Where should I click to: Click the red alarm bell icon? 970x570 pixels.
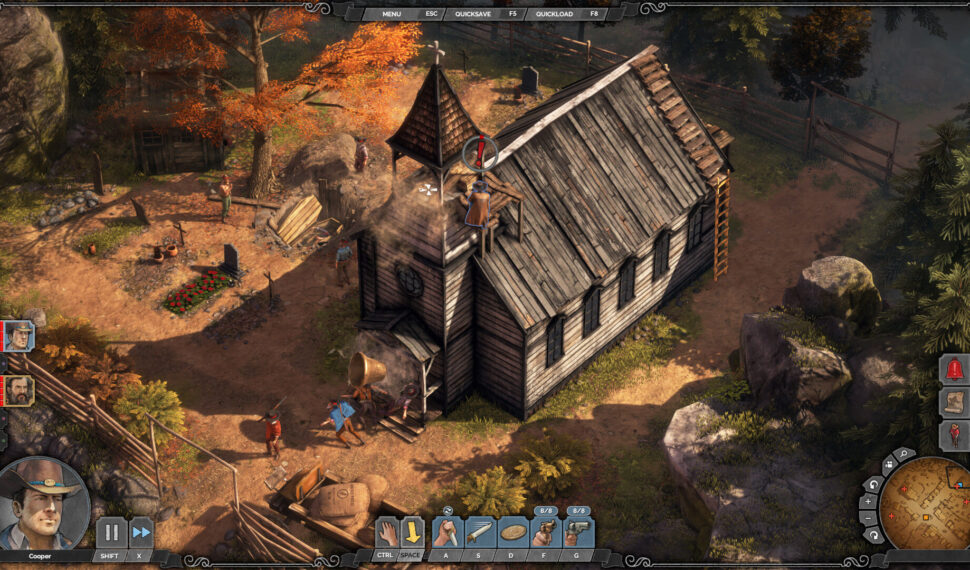(x=955, y=369)
